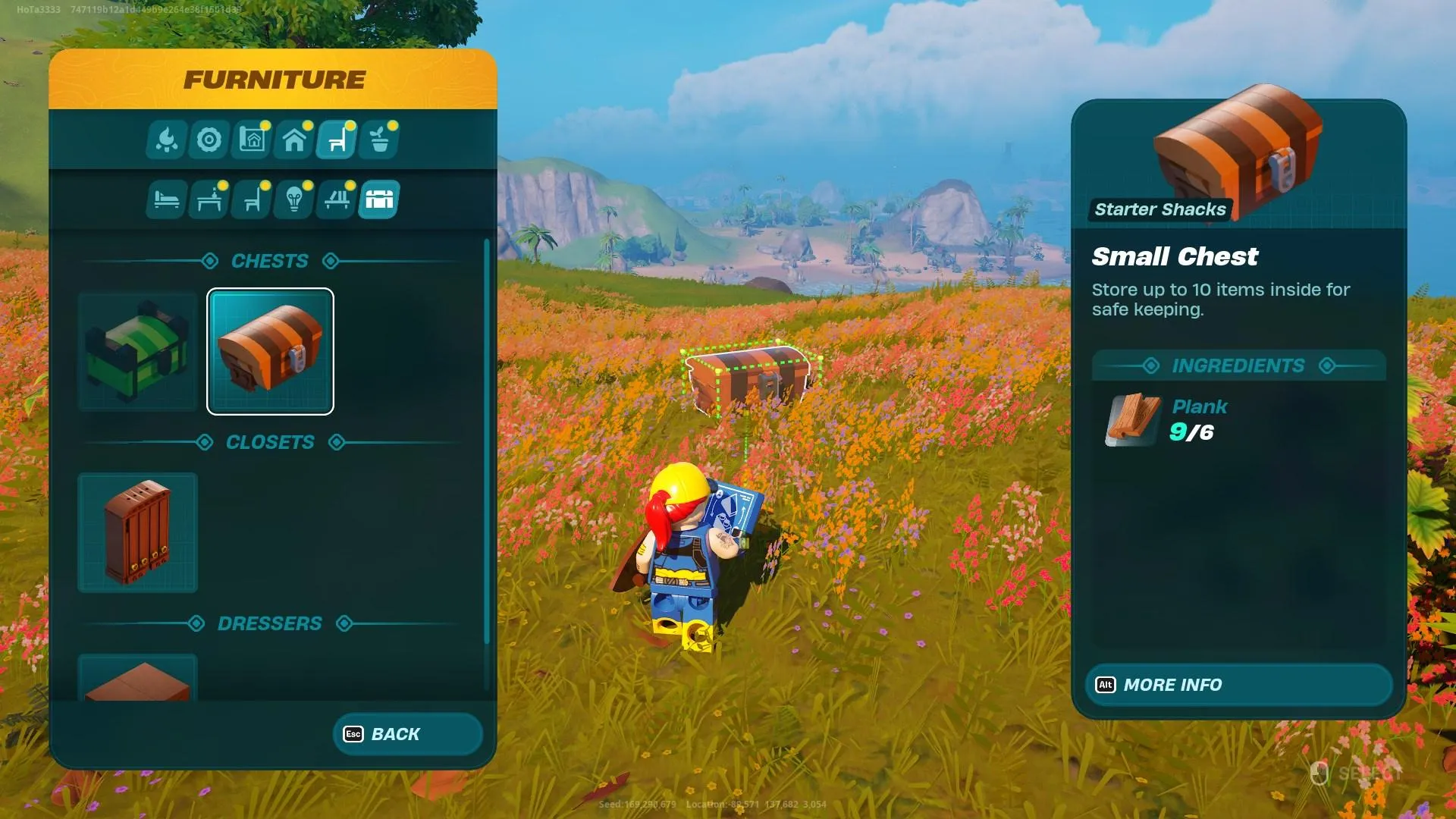
Task: Open the house blueprint category tab
Action: pyautogui.click(x=252, y=140)
